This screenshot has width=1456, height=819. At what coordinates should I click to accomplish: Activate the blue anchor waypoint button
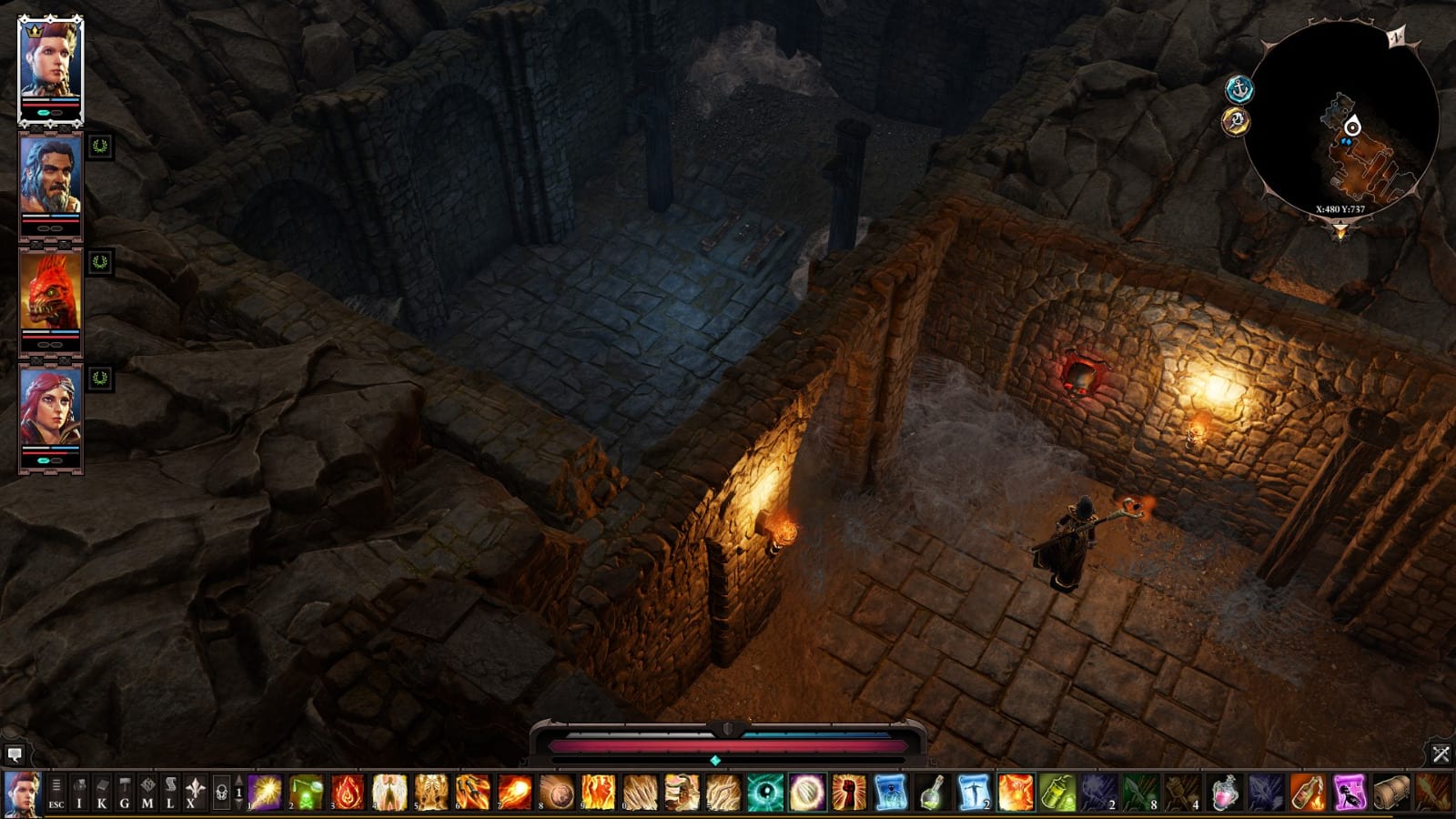(x=1239, y=89)
